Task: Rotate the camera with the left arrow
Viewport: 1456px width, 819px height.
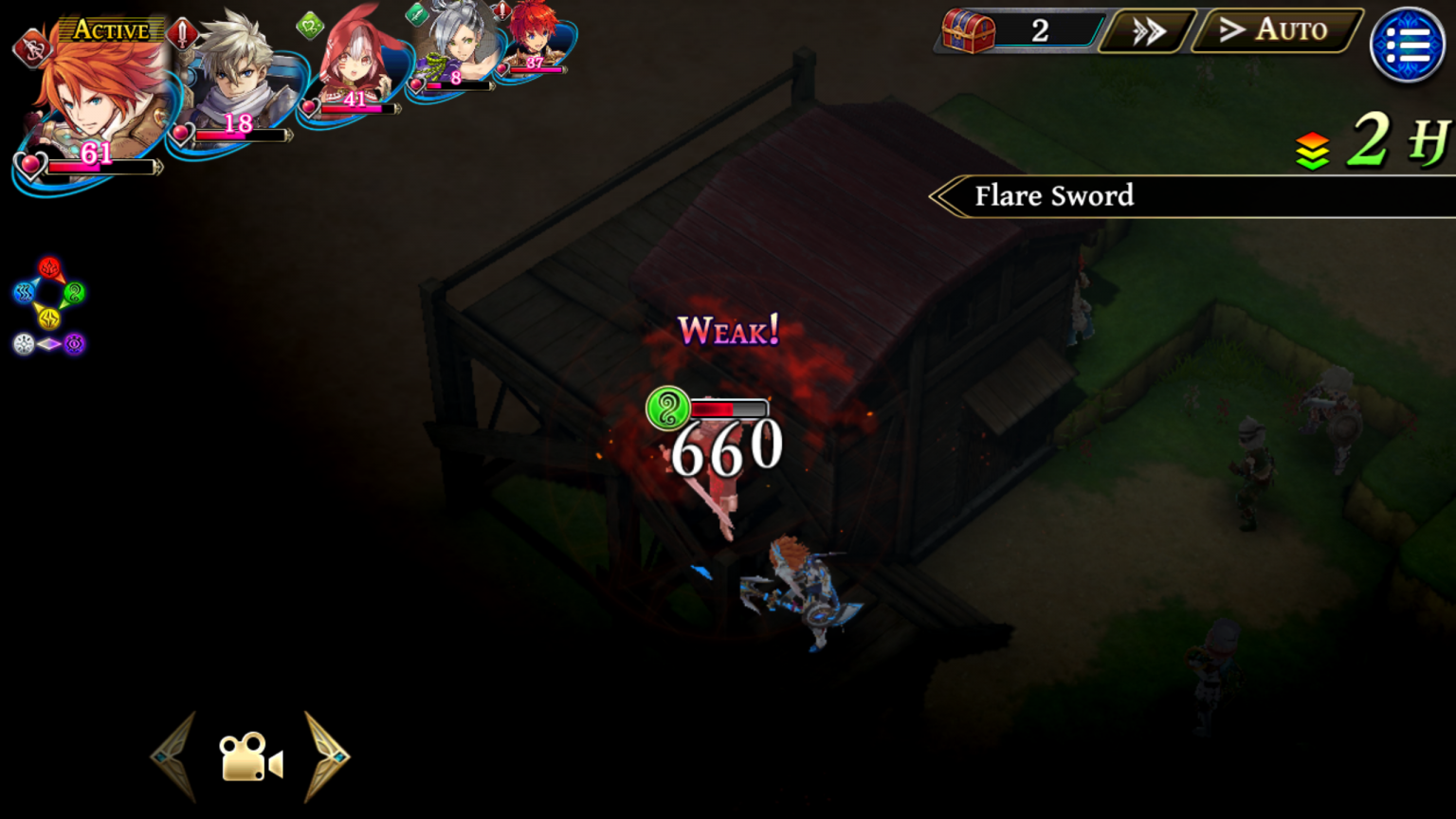Action: (x=174, y=756)
